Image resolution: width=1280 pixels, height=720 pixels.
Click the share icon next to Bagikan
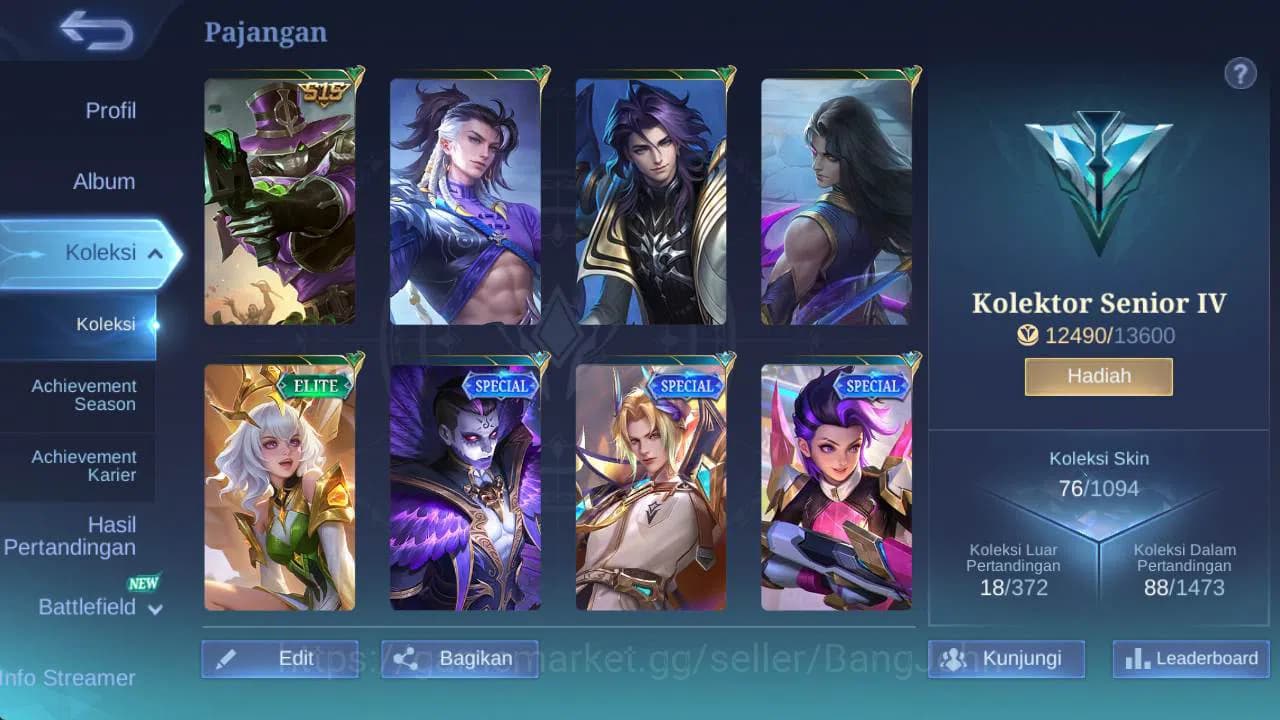406,658
